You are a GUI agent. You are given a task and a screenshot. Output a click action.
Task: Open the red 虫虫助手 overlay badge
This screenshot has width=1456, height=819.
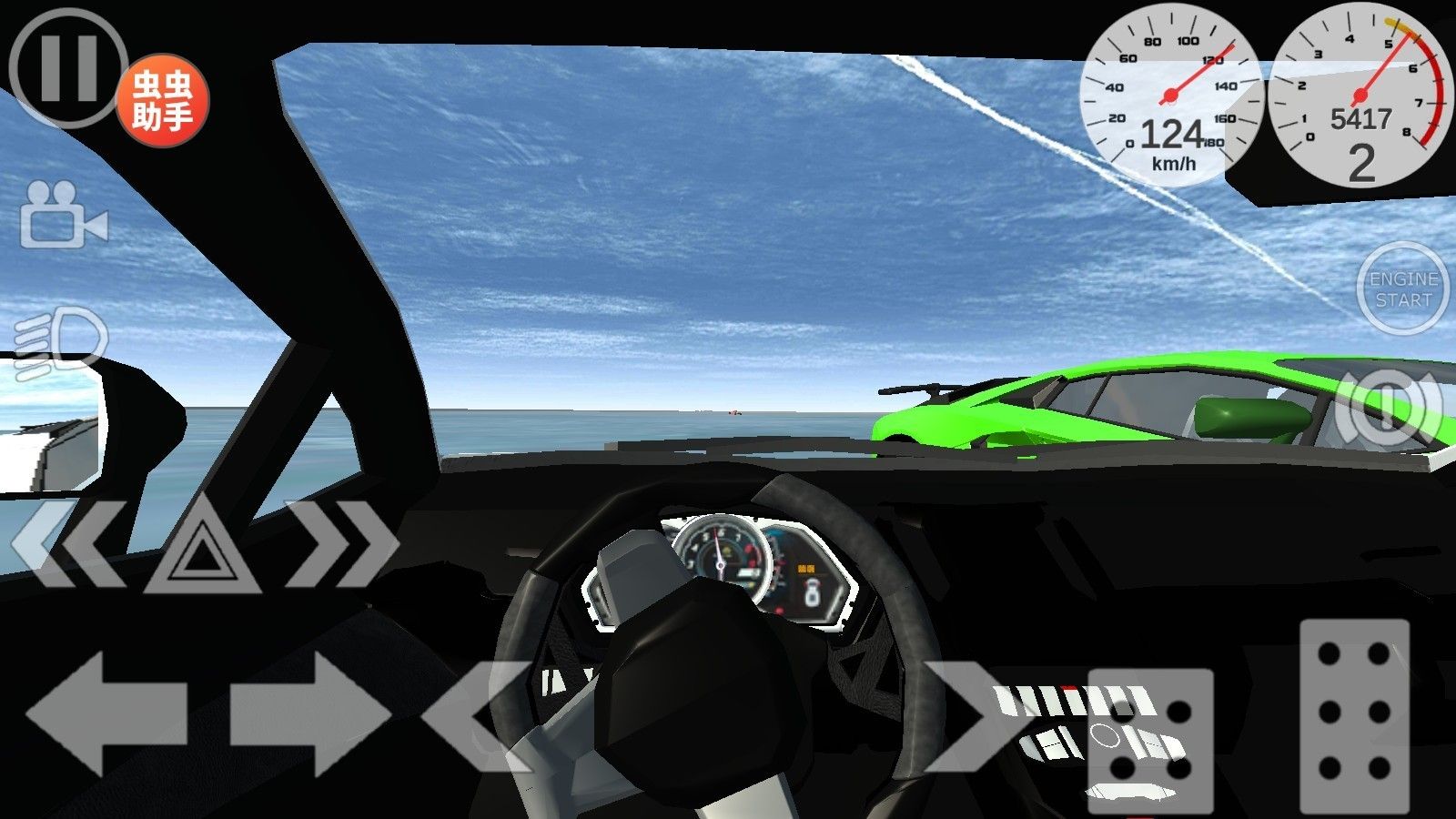point(163,100)
